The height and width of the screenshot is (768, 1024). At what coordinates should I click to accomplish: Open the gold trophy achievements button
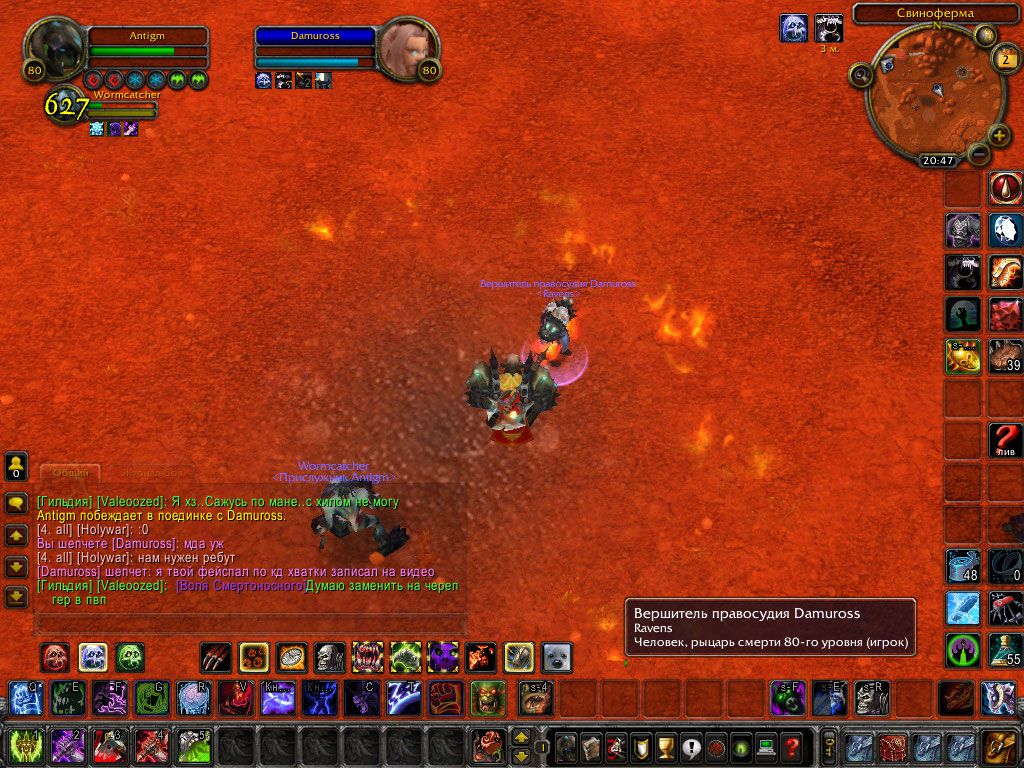click(x=665, y=747)
